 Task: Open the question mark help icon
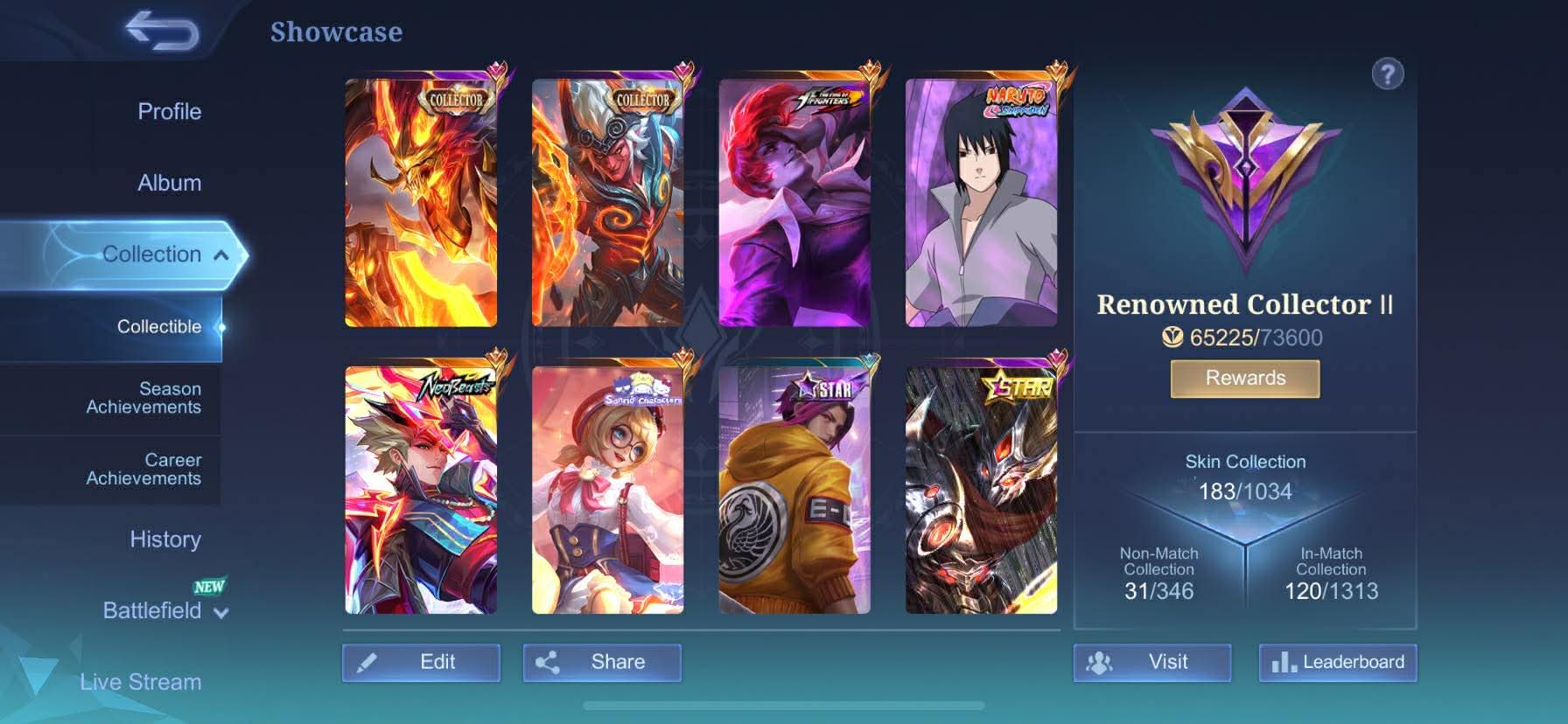tap(1388, 74)
